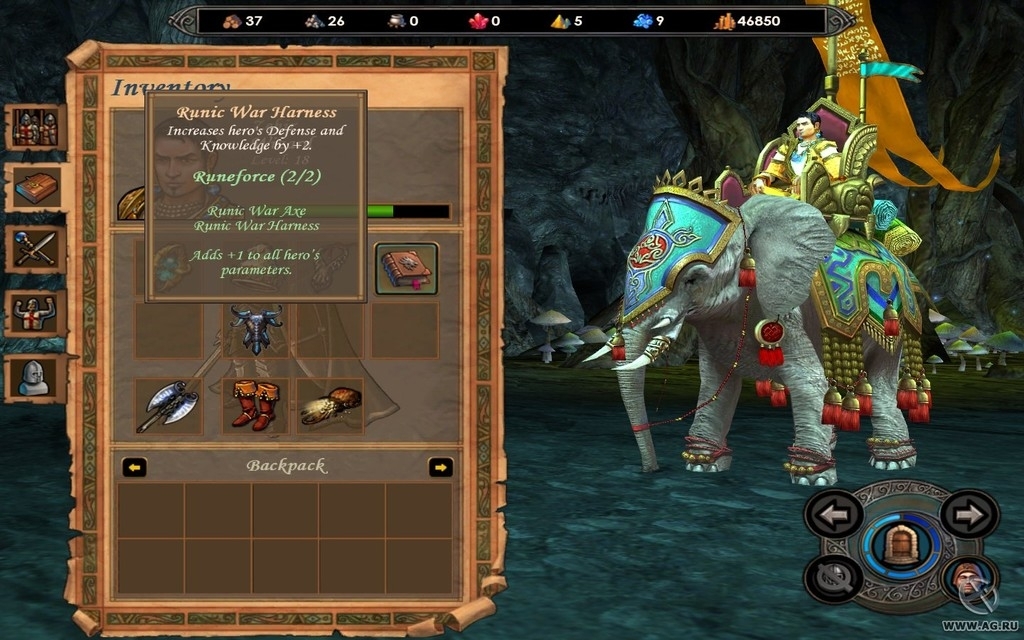Pick the Runic War Axe slot
This screenshot has width=1024, height=640.
pyautogui.click(x=168, y=405)
